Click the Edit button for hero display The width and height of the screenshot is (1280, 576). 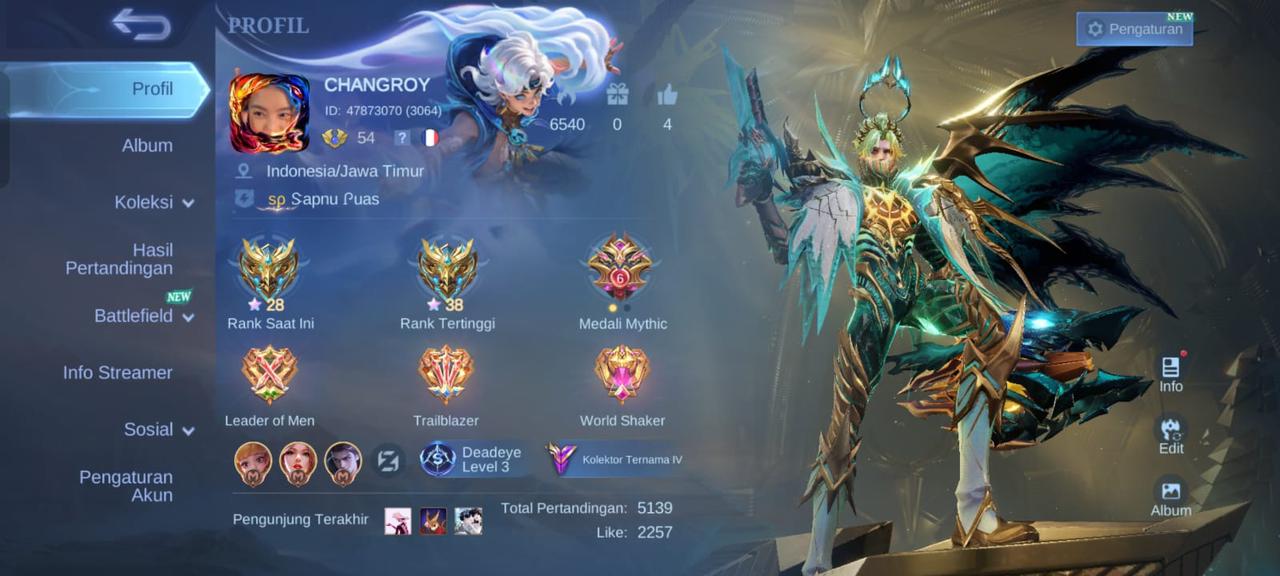coord(1171,435)
